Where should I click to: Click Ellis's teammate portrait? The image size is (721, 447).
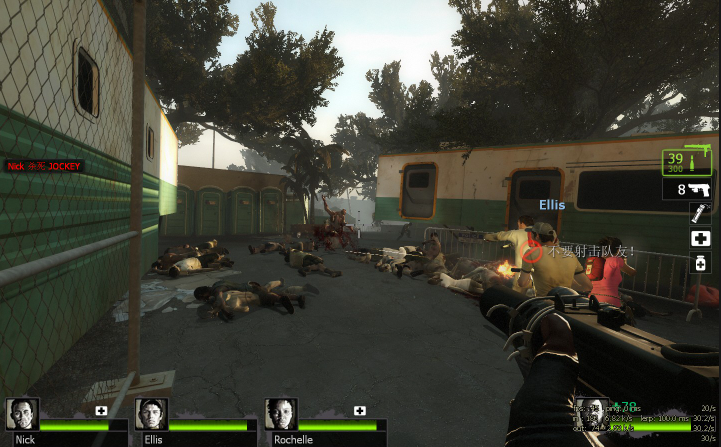(151, 414)
